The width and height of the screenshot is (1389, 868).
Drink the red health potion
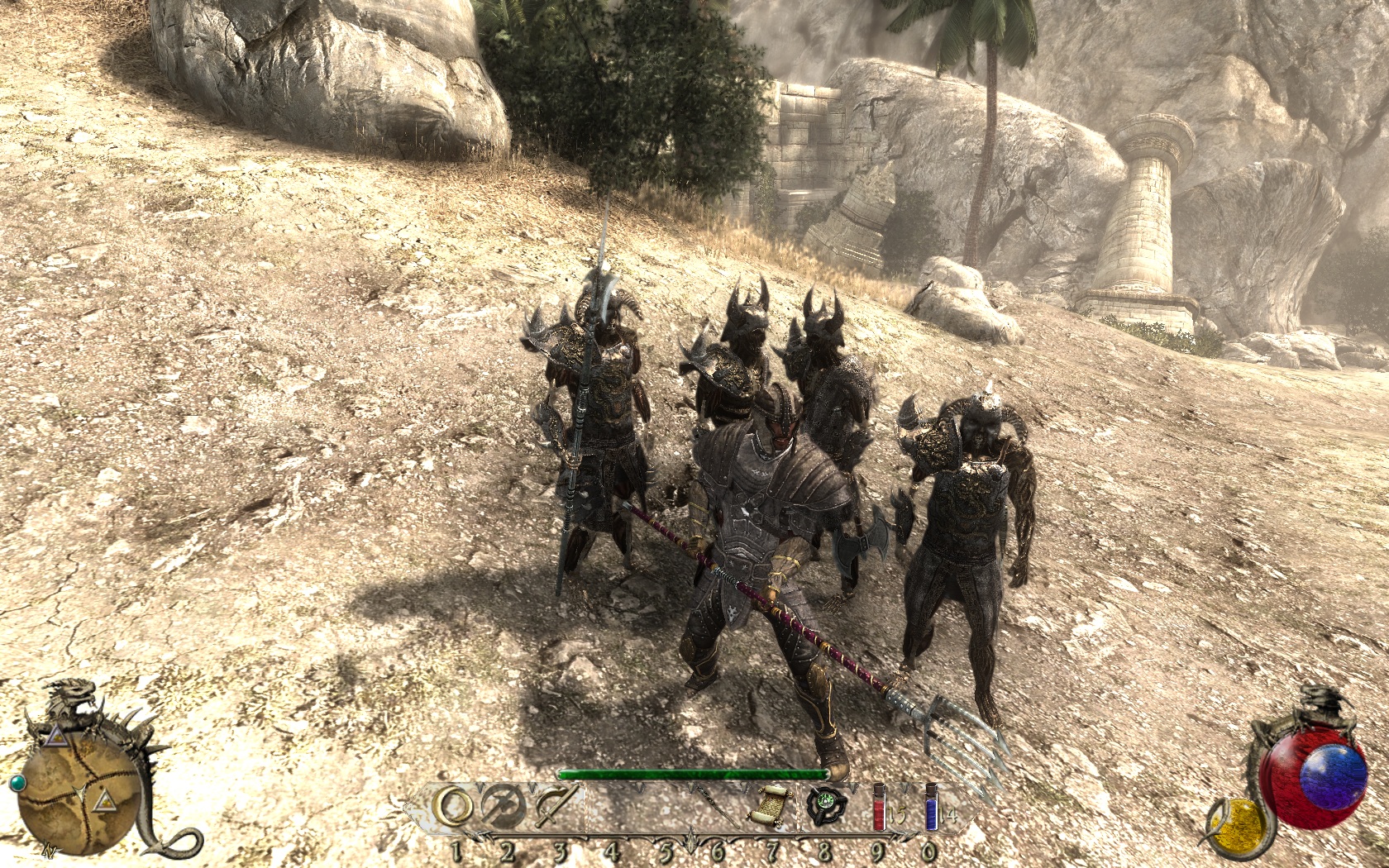coord(881,808)
